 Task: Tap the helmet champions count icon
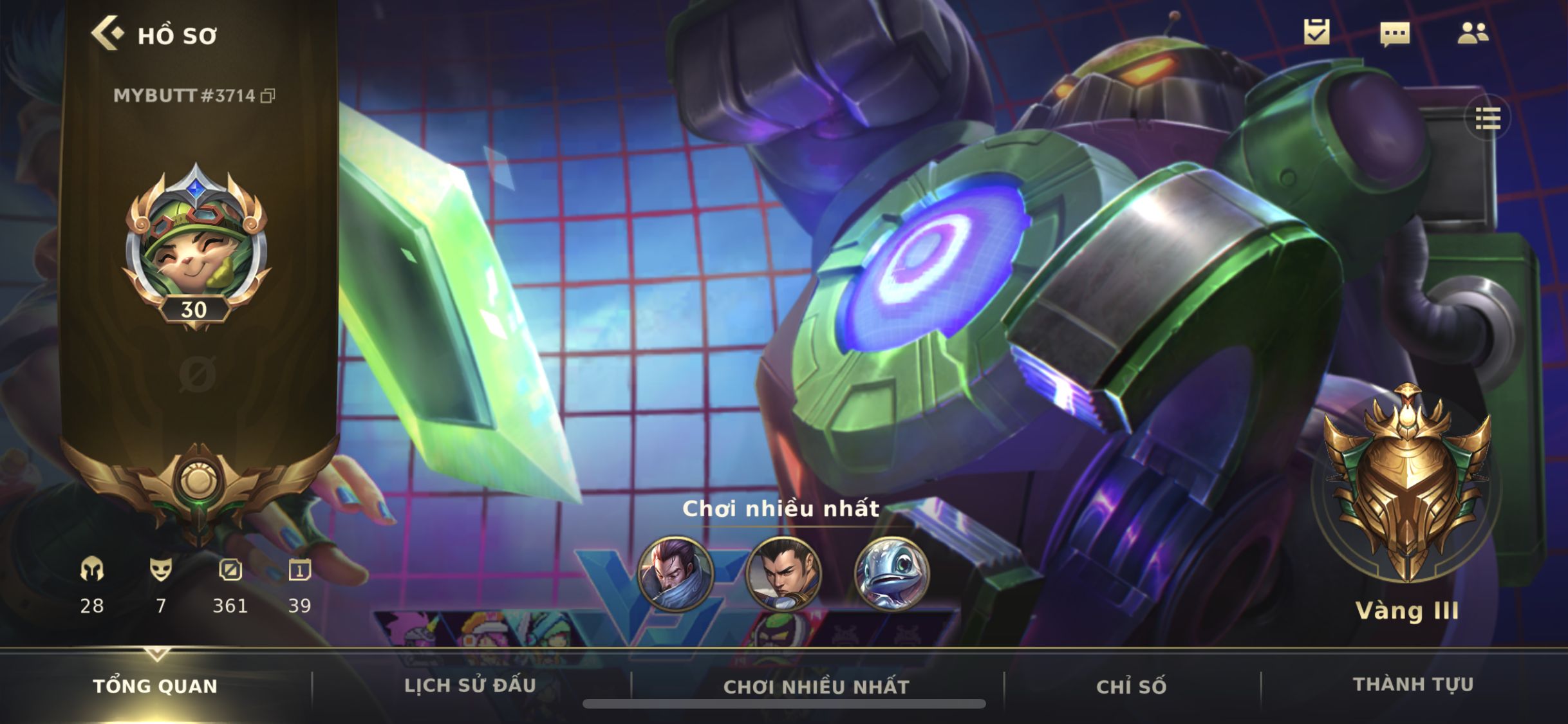[92, 570]
